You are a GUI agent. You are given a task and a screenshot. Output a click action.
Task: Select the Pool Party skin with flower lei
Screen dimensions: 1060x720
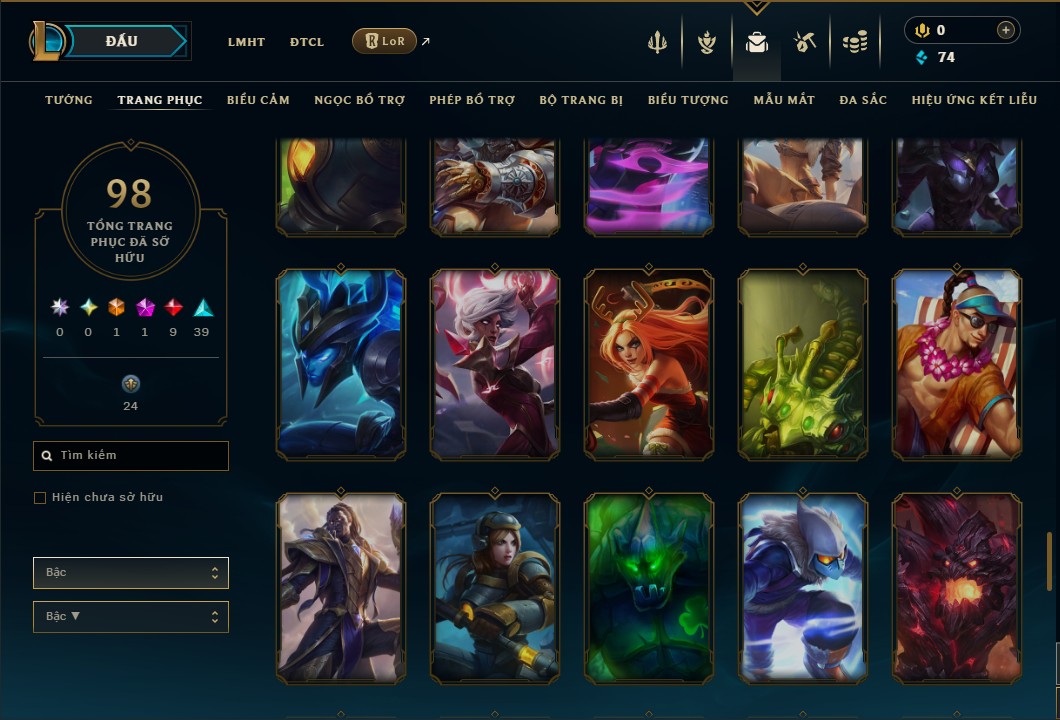click(x=957, y=365)
